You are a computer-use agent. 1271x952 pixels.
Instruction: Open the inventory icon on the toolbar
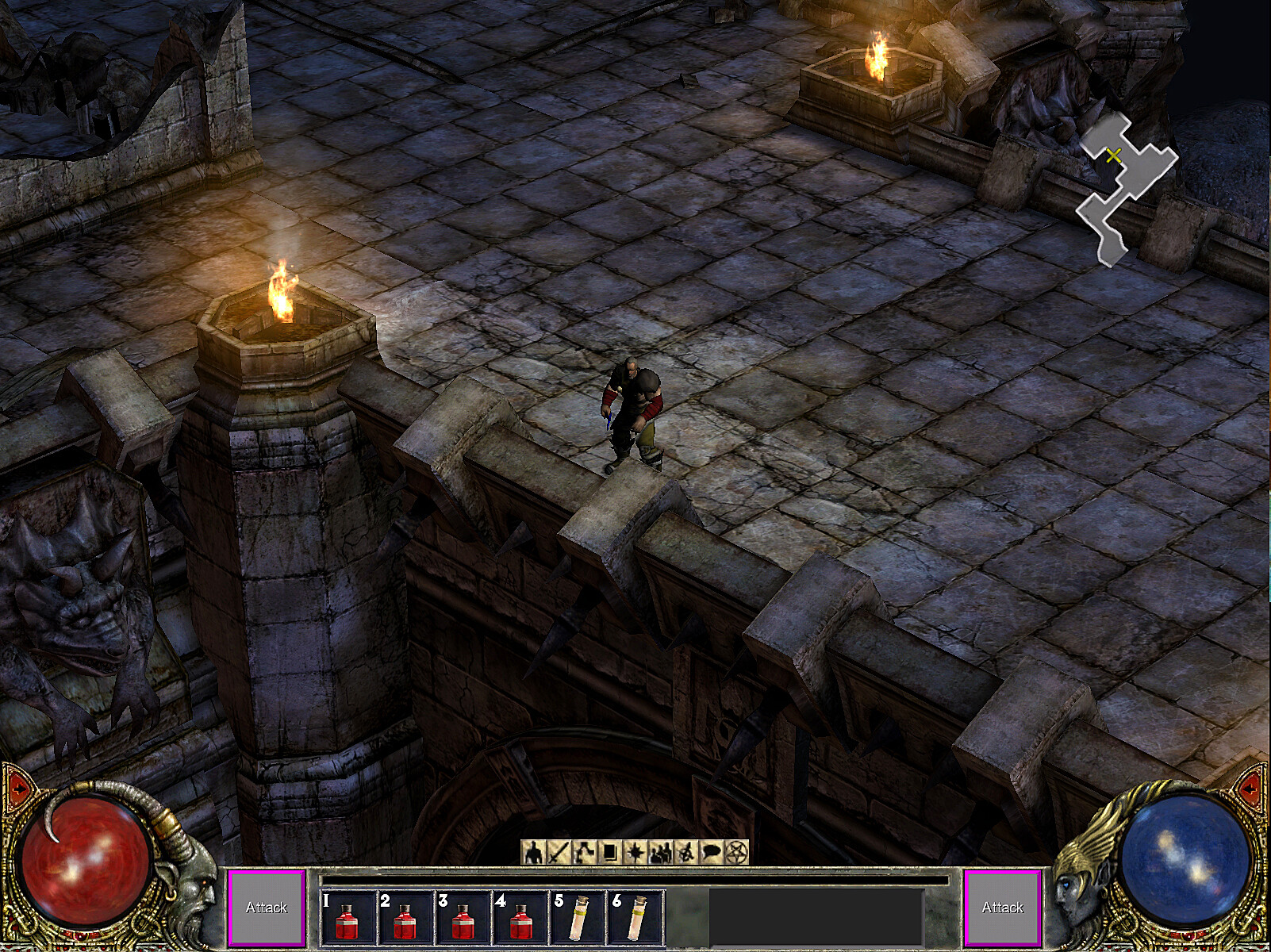[x=583, y=853]
